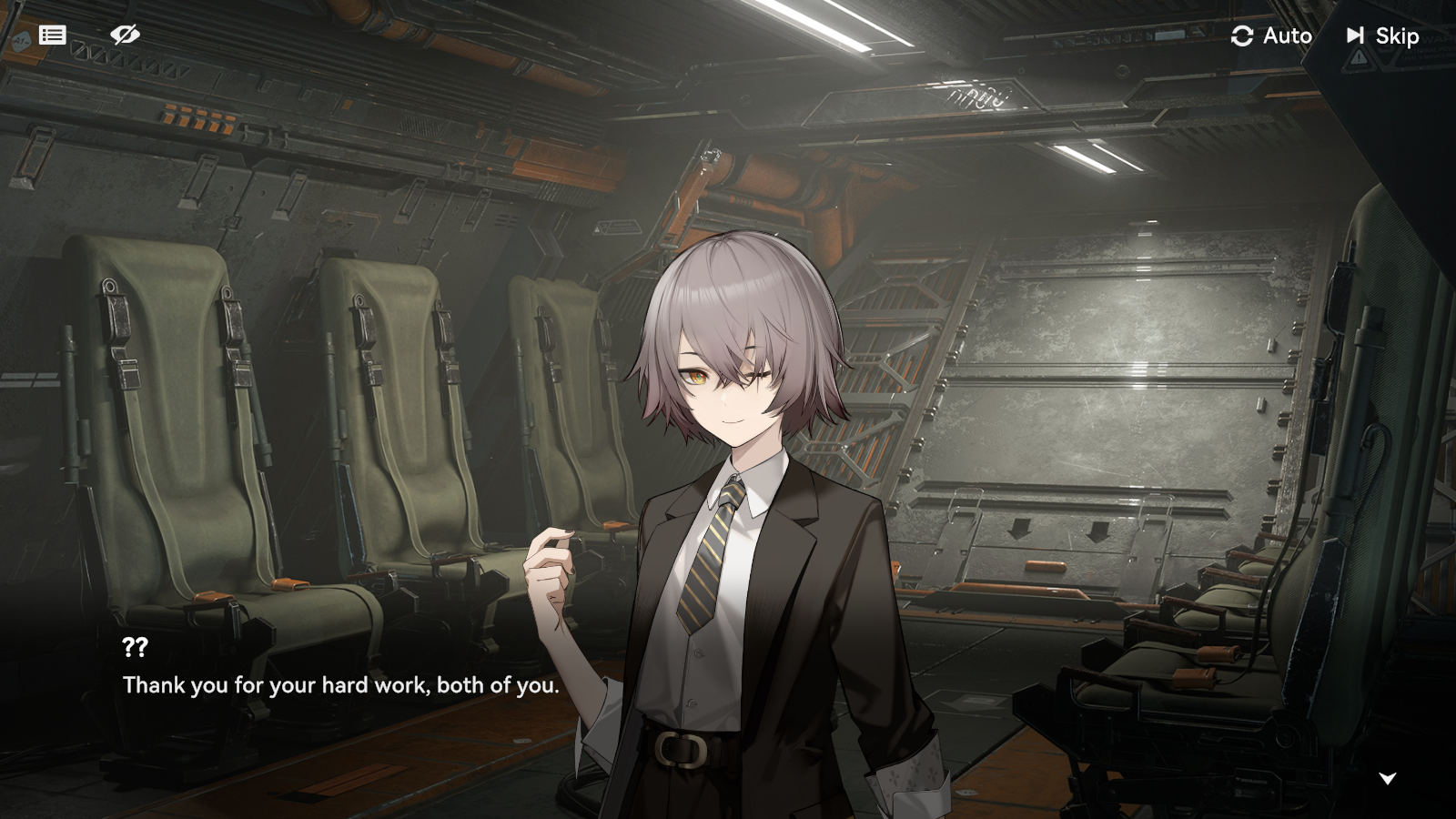This screenshot has width=1456, height=819.
Task: Hide the dialogue interface with eye icon
Action: pos(125,35)
